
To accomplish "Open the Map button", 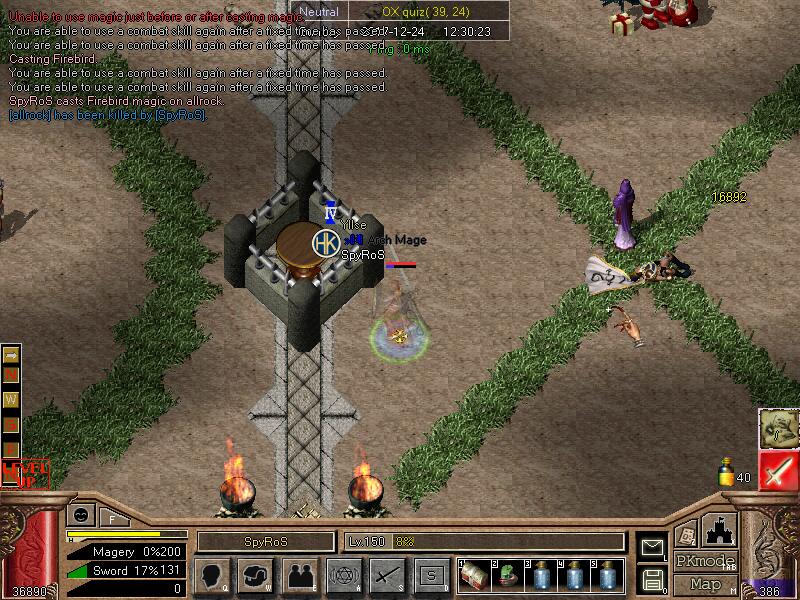I will [x=706, y=584].
